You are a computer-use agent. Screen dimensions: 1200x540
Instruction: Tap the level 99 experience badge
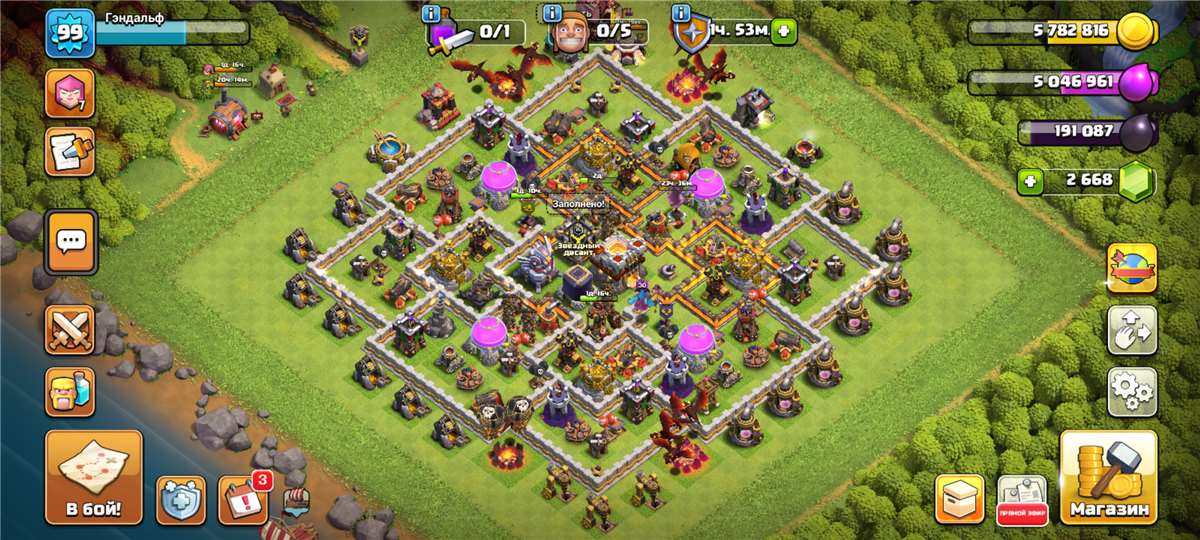[x=70, y=34]
